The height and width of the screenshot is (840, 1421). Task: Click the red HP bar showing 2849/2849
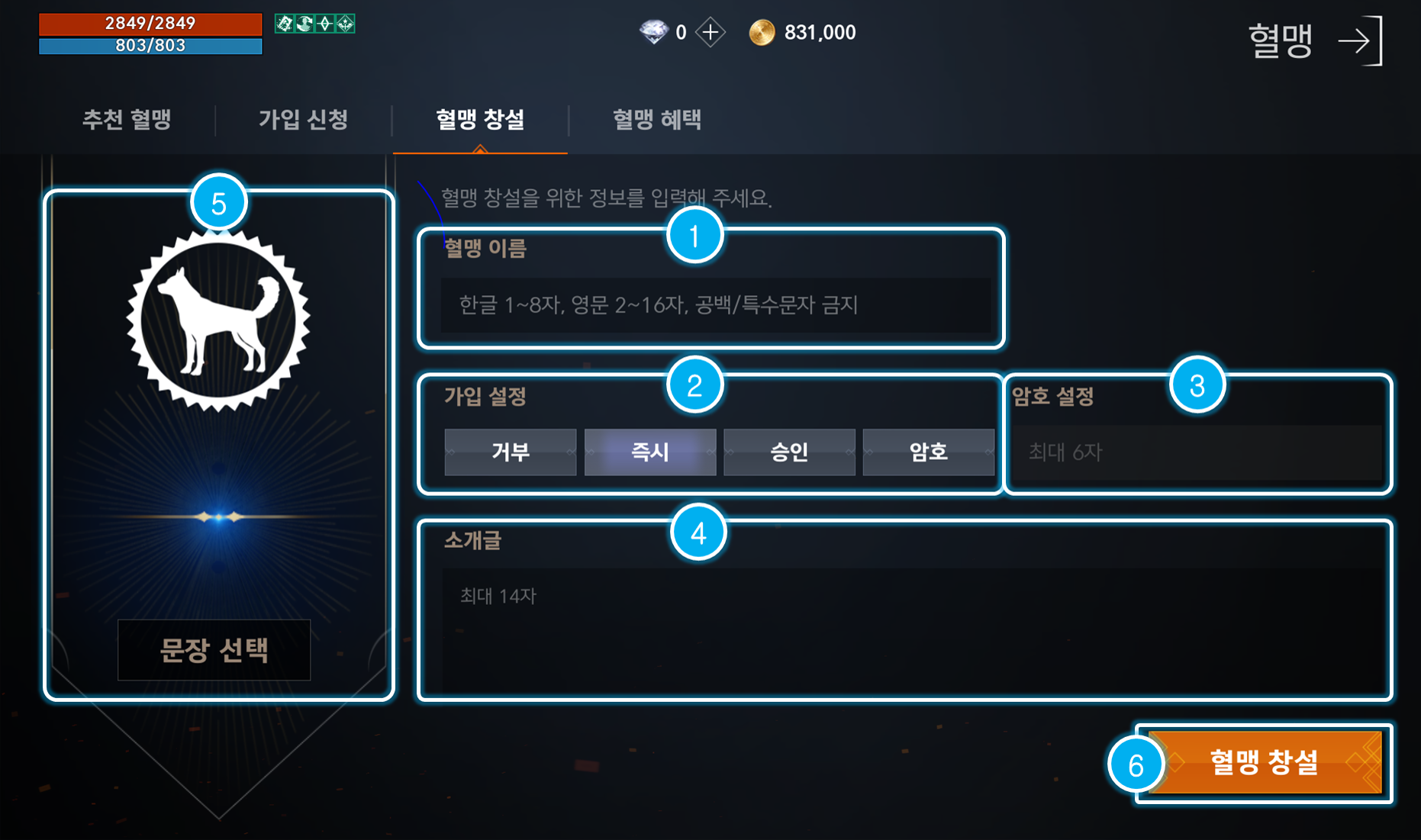(x=150, y=23)
